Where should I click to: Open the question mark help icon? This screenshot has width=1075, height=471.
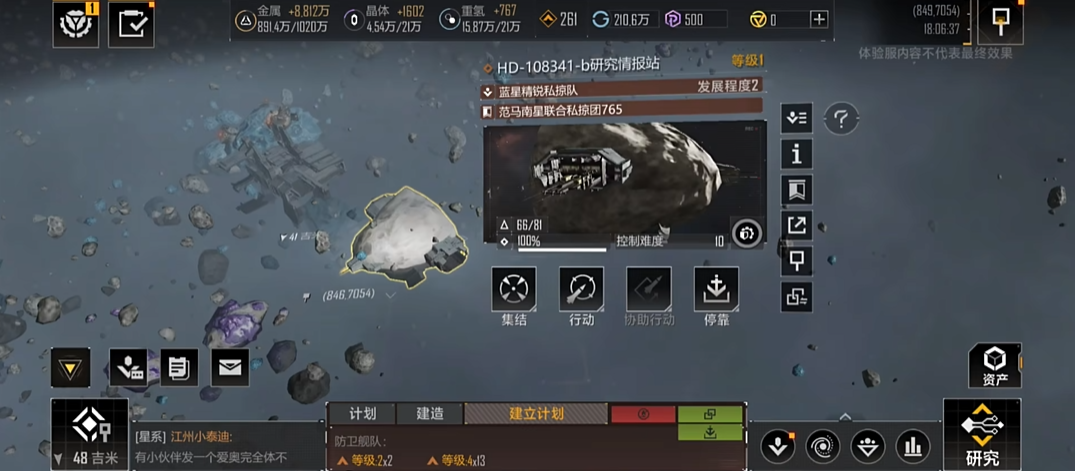(841, 120)
